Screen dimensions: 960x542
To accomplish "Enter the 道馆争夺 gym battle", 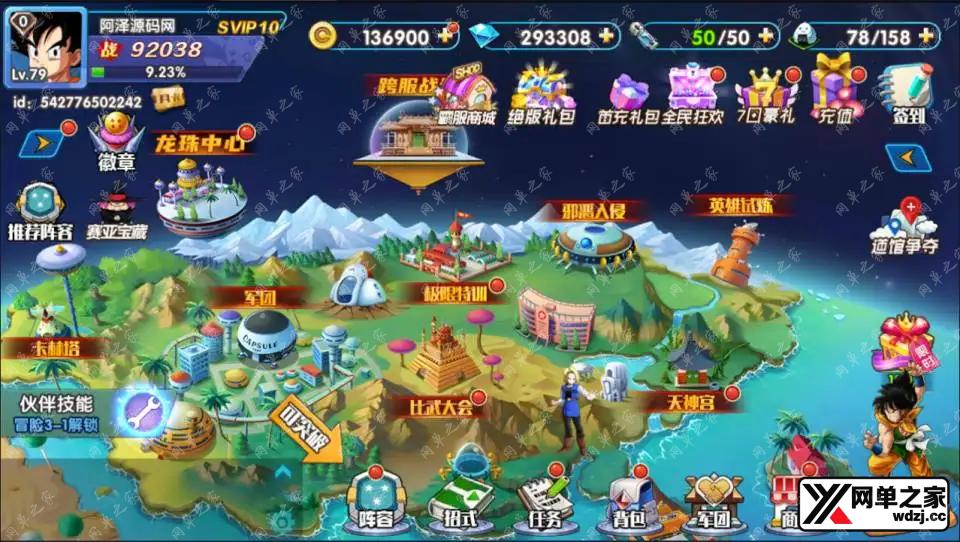I will coord(907,226).
